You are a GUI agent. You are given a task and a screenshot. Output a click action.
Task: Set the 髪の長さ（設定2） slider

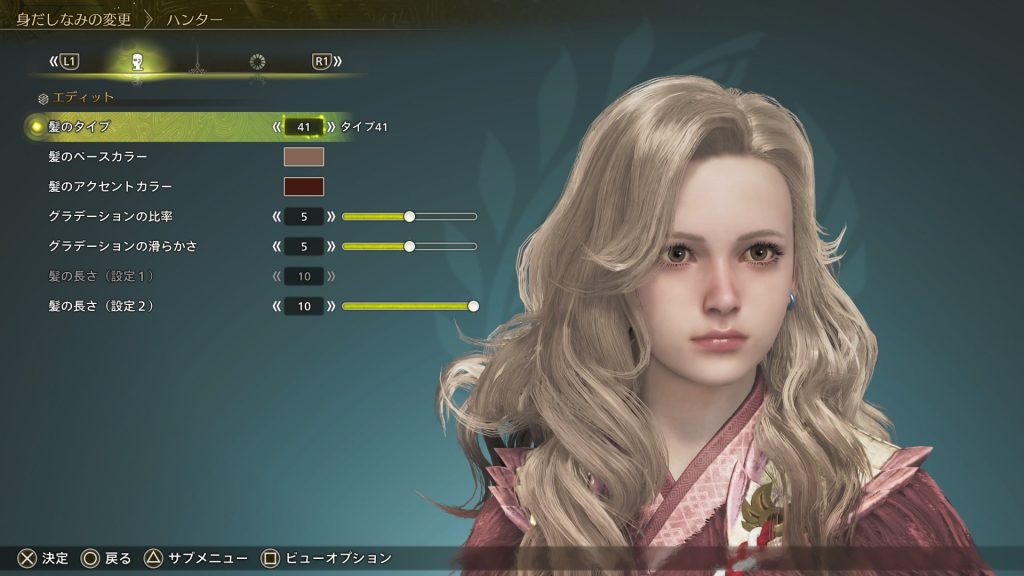click(x=473, y=306)
